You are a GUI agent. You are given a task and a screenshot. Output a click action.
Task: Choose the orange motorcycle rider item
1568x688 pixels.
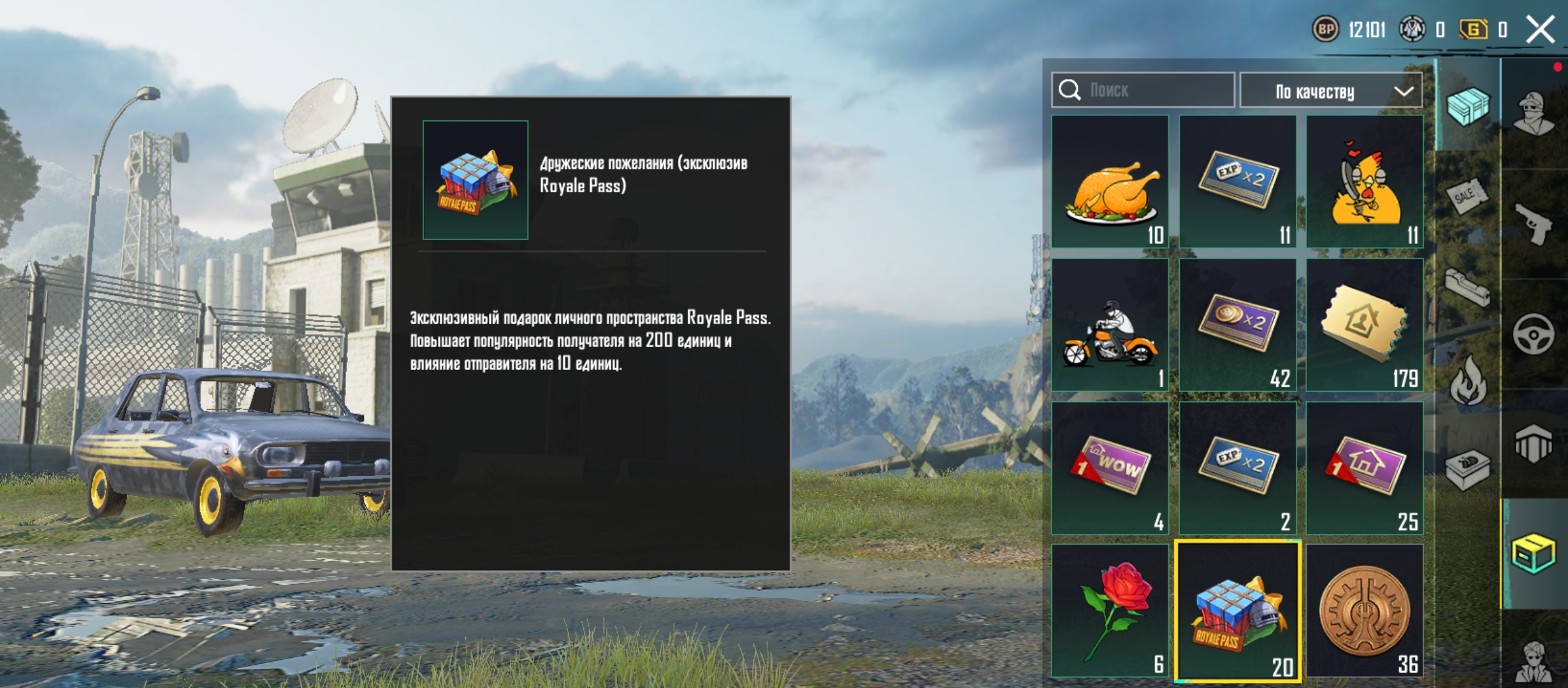(x=1110, y=325)
